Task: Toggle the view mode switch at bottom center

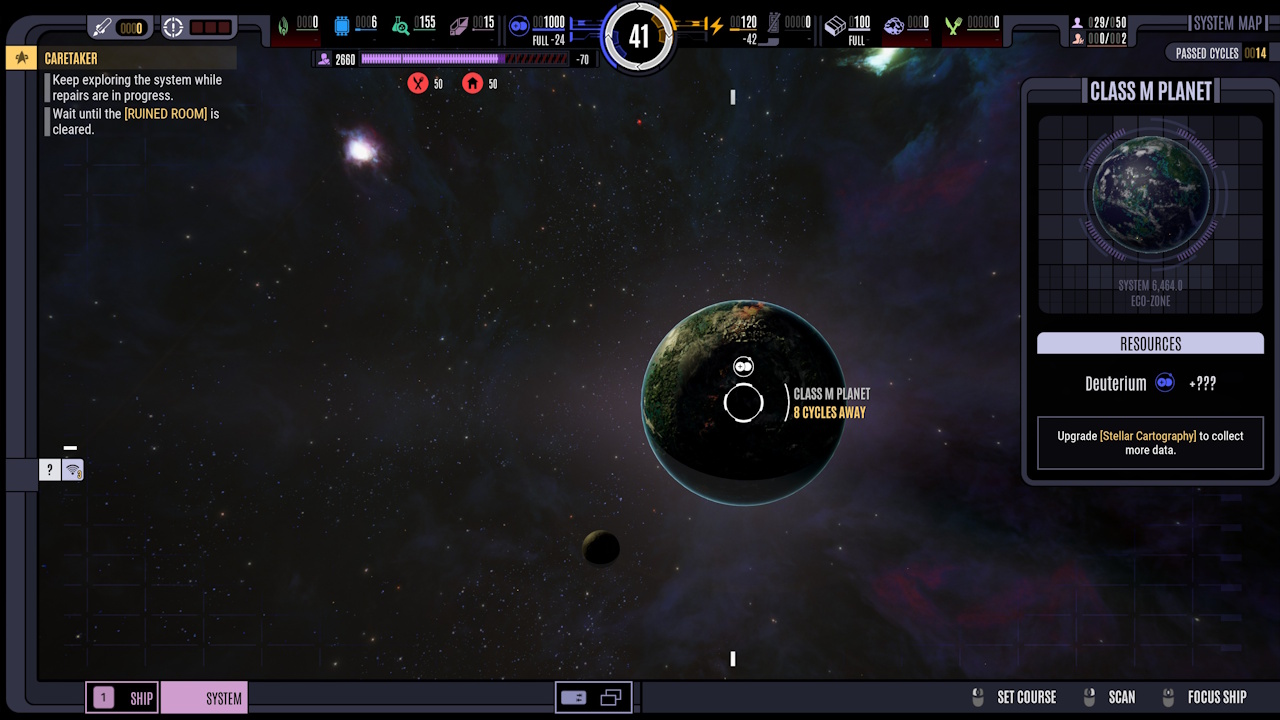Action: point(593,697)
